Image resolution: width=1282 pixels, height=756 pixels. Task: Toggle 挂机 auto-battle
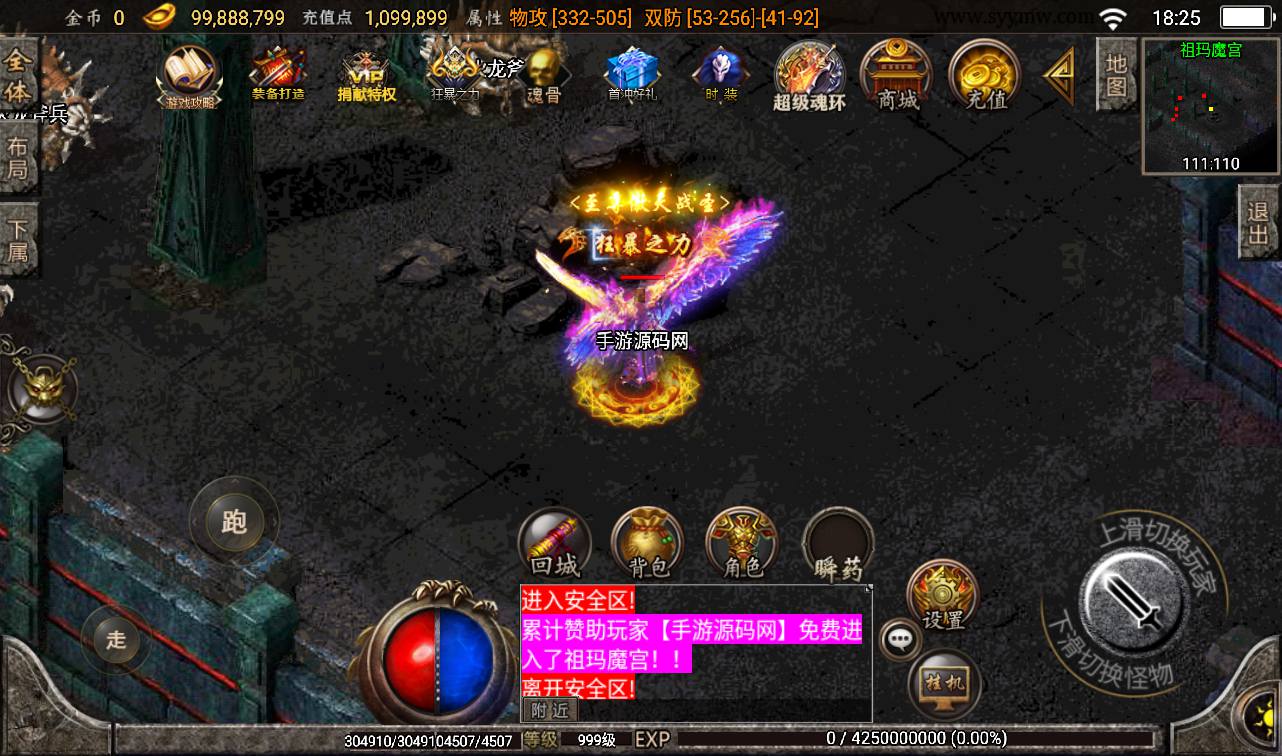(x=945, y=685)
